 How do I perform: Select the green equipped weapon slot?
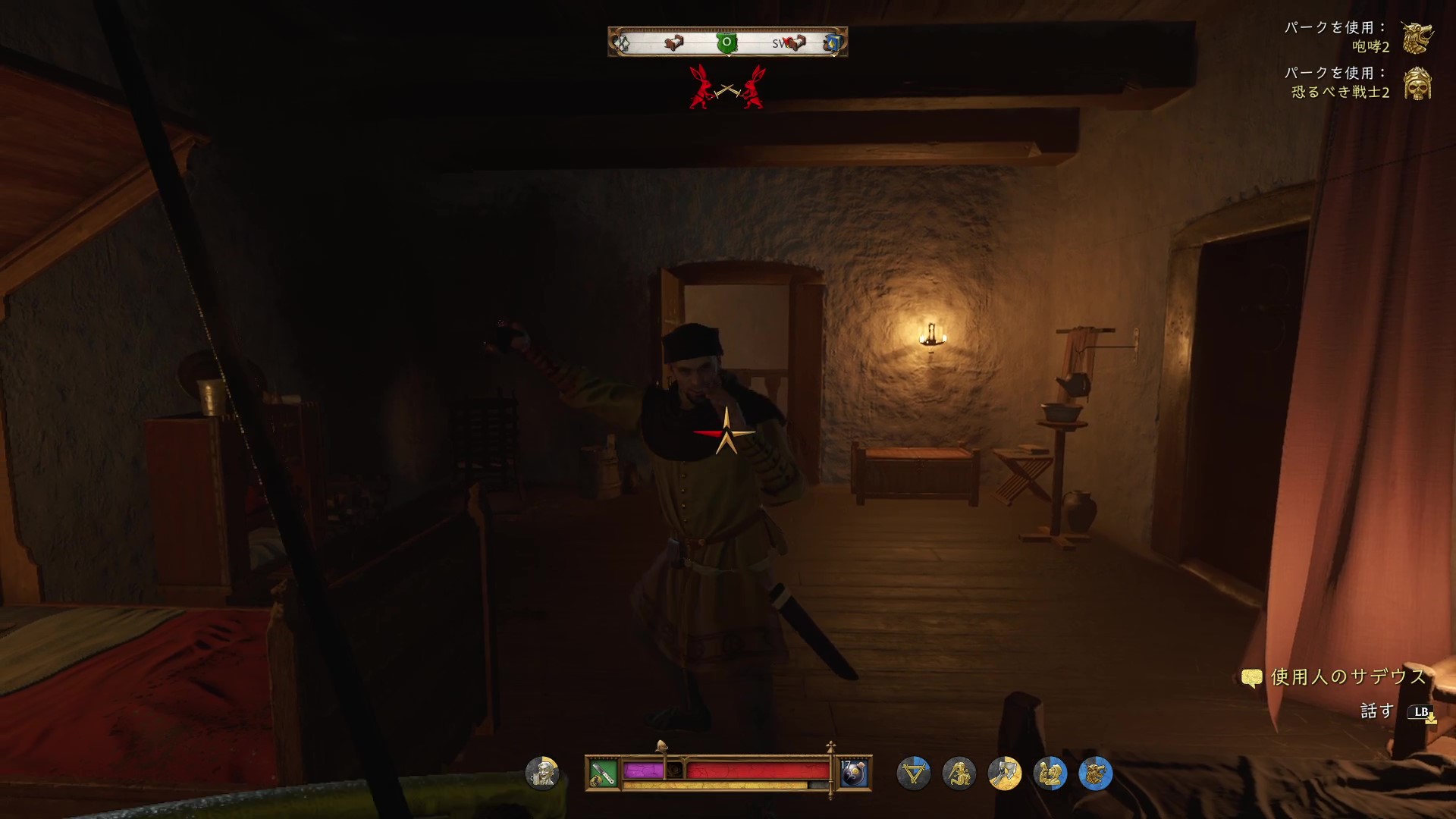603,773
